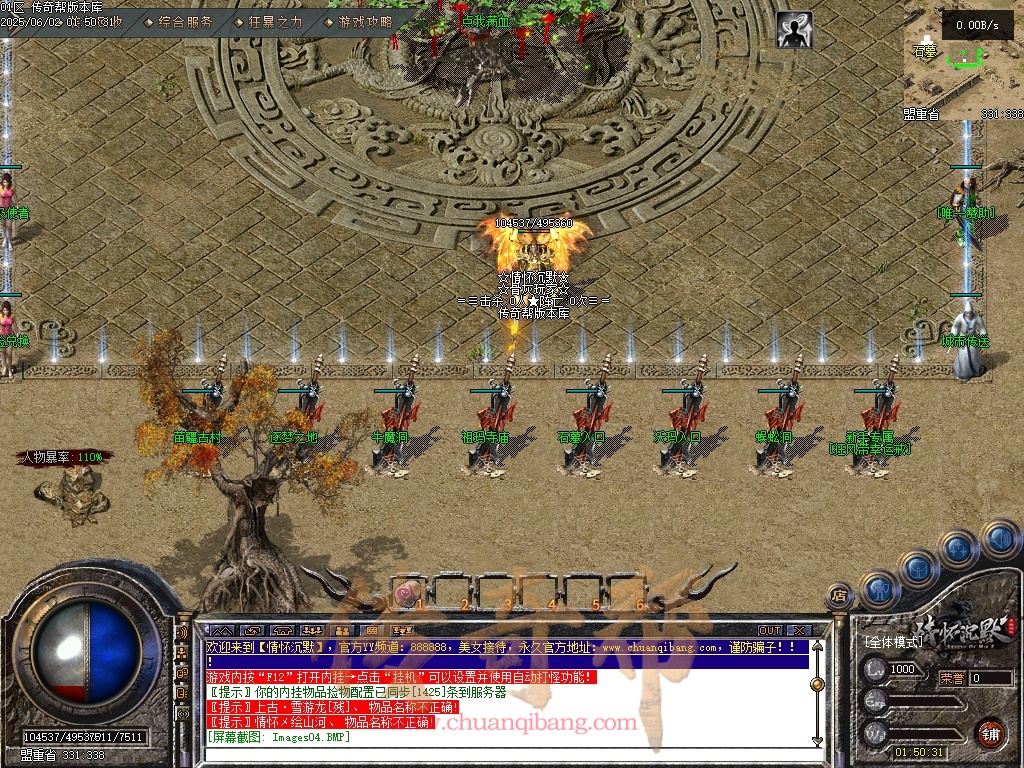Open the red 铺 stall button
Screen dimensions: 1024x768
point(990,732)
